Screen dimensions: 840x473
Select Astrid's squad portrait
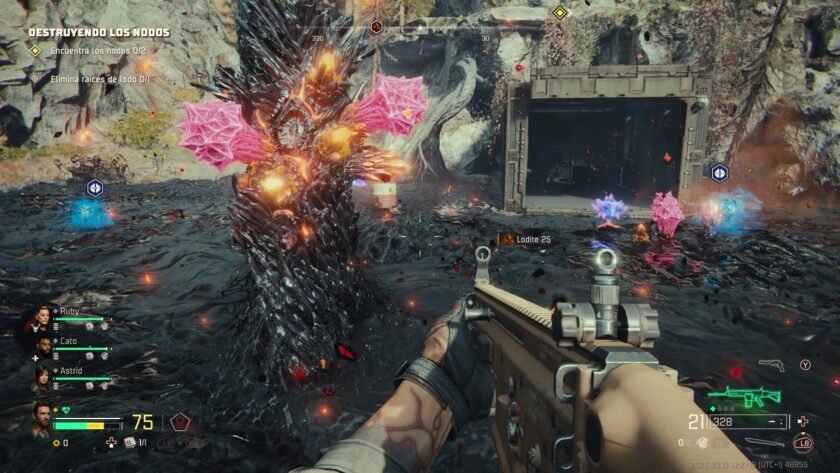[x=43, y=376]
